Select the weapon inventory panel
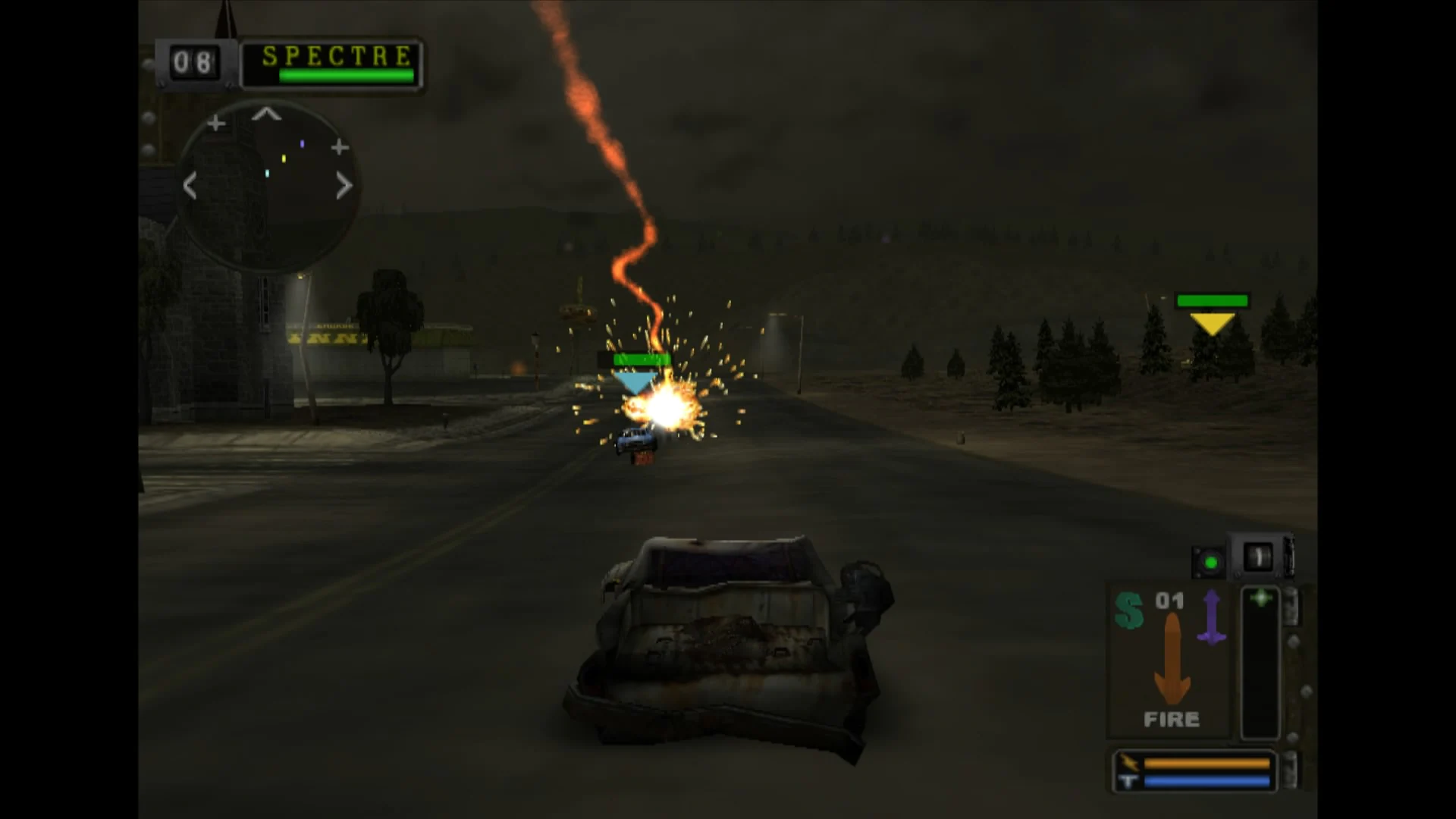The width and height of the screenshot is (1456, 819). coord(1168,660)
